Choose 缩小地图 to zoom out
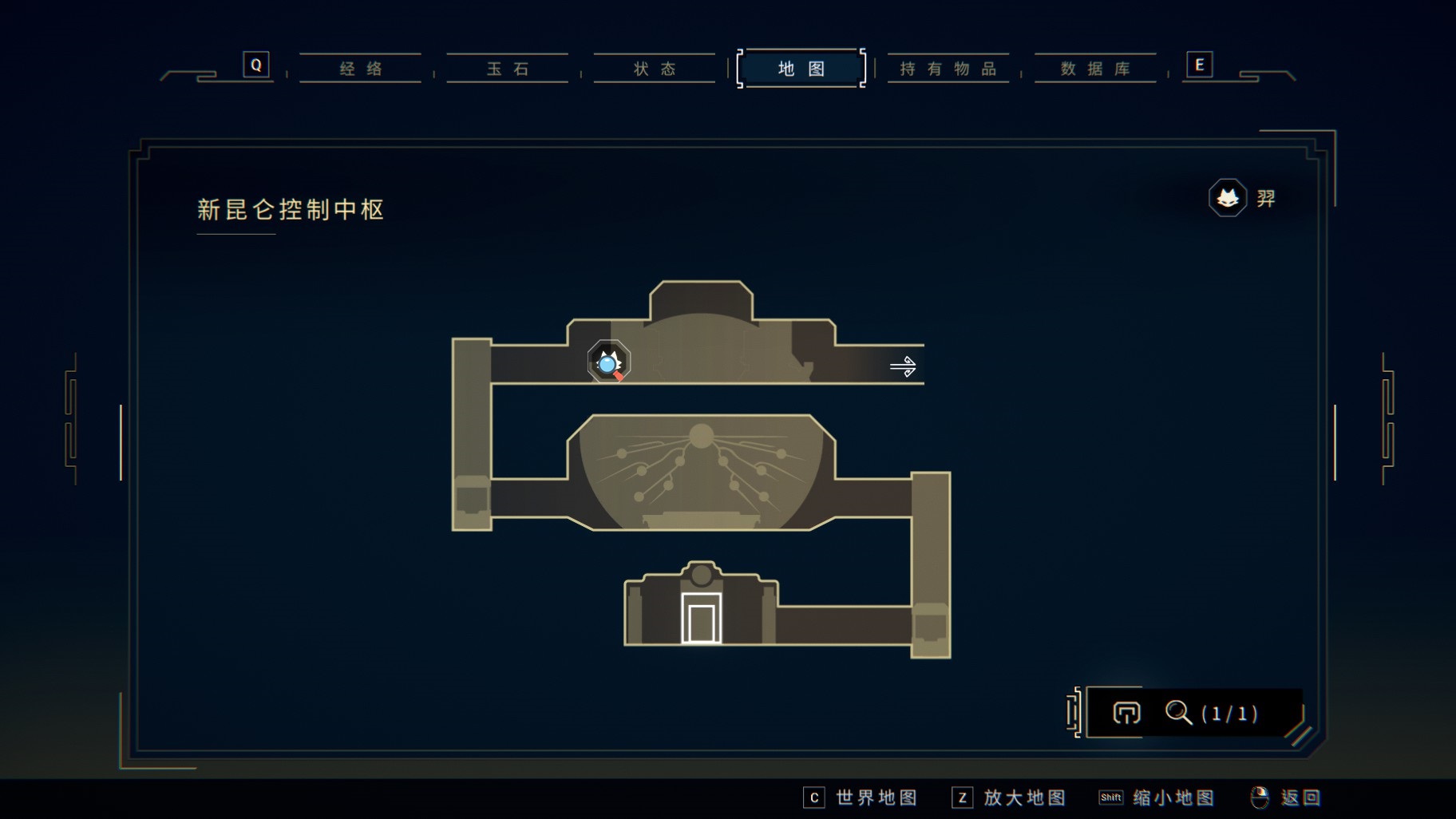Screen dimensions: 1456x819 coord(1157,797)
